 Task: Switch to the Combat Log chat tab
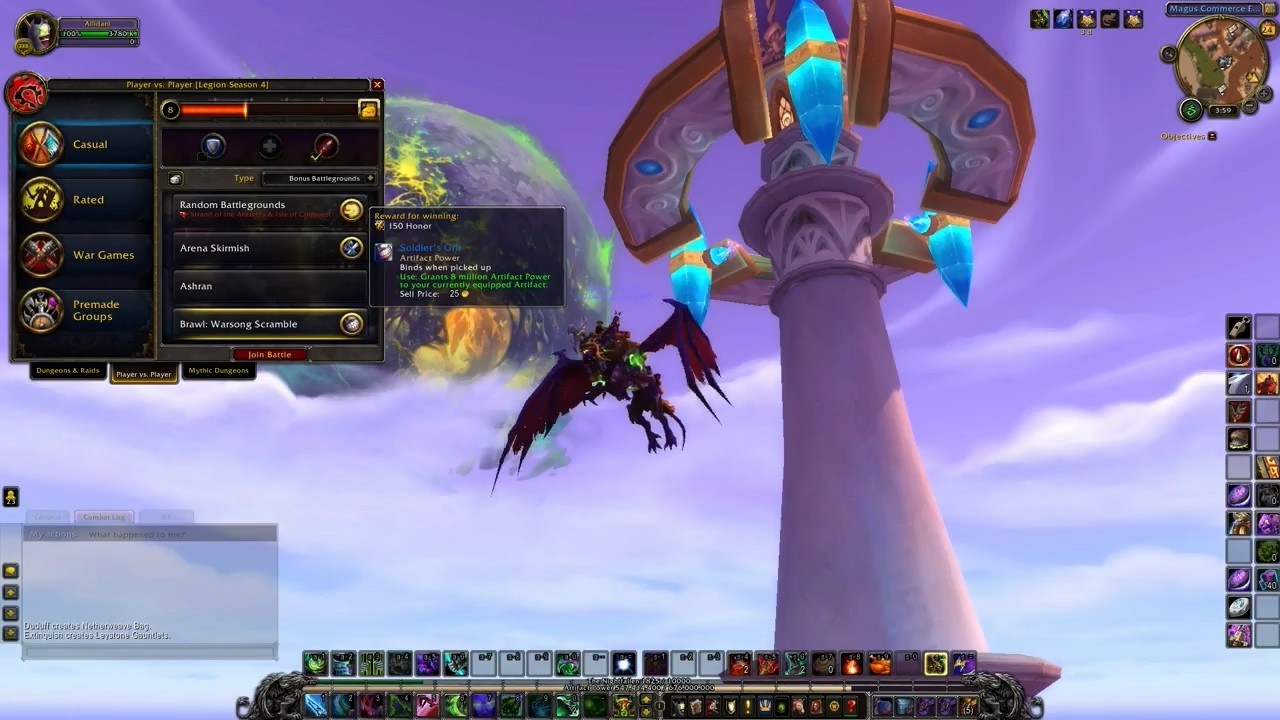click(x=104, y=517)
